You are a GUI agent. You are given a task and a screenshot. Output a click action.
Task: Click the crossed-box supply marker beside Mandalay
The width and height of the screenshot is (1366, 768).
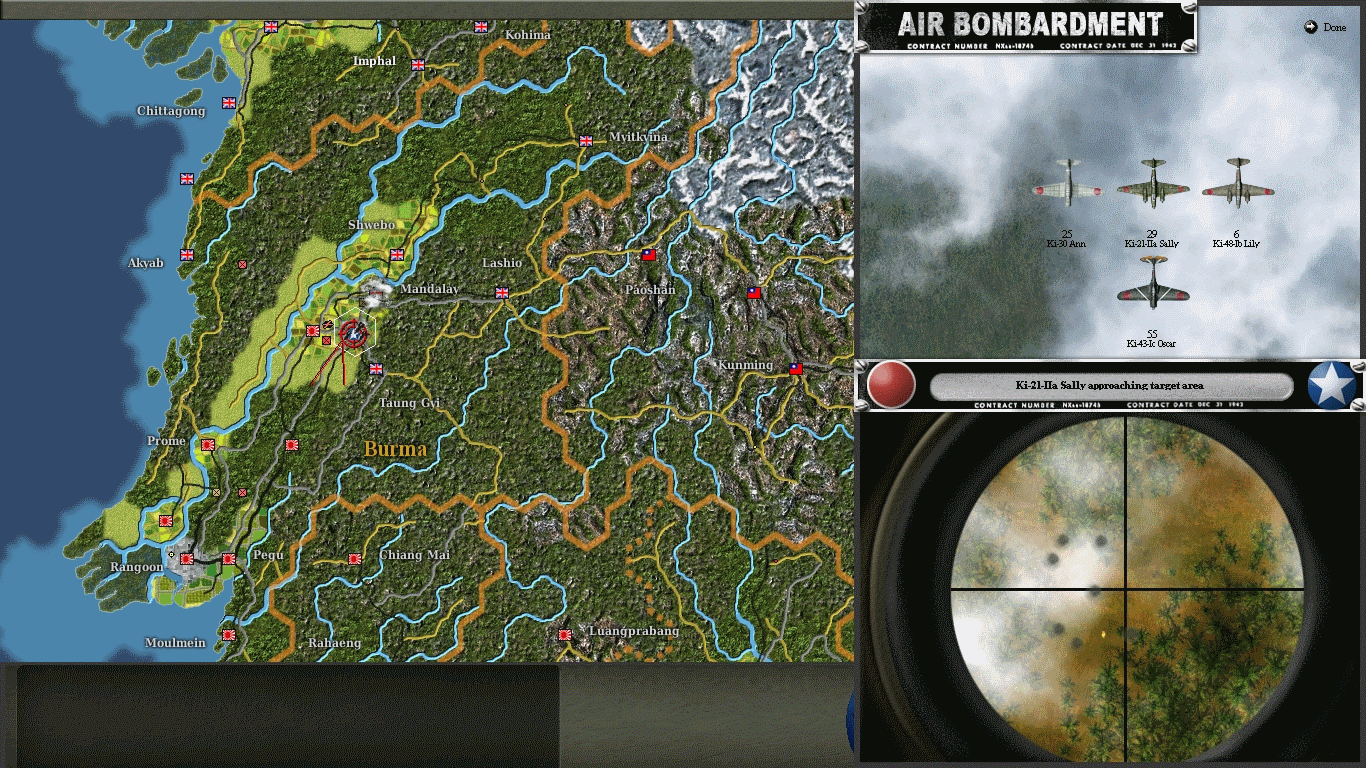[326, 341]
